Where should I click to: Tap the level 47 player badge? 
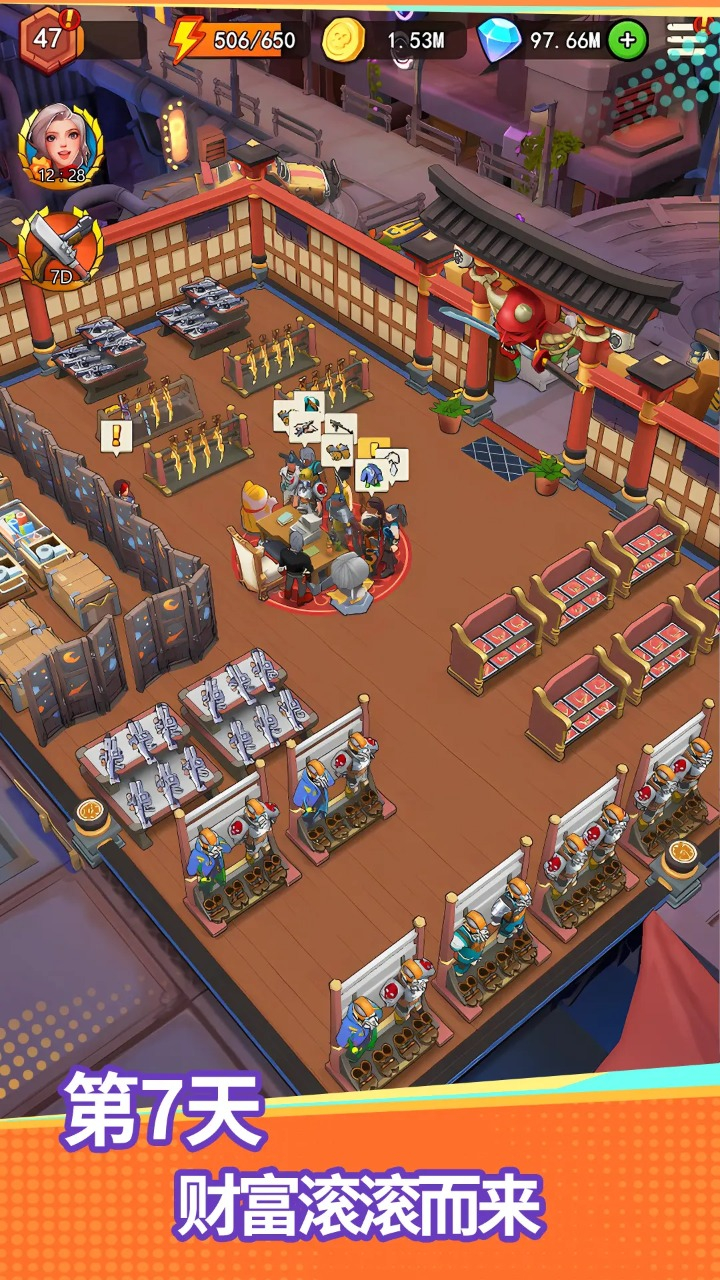(46, 40)
